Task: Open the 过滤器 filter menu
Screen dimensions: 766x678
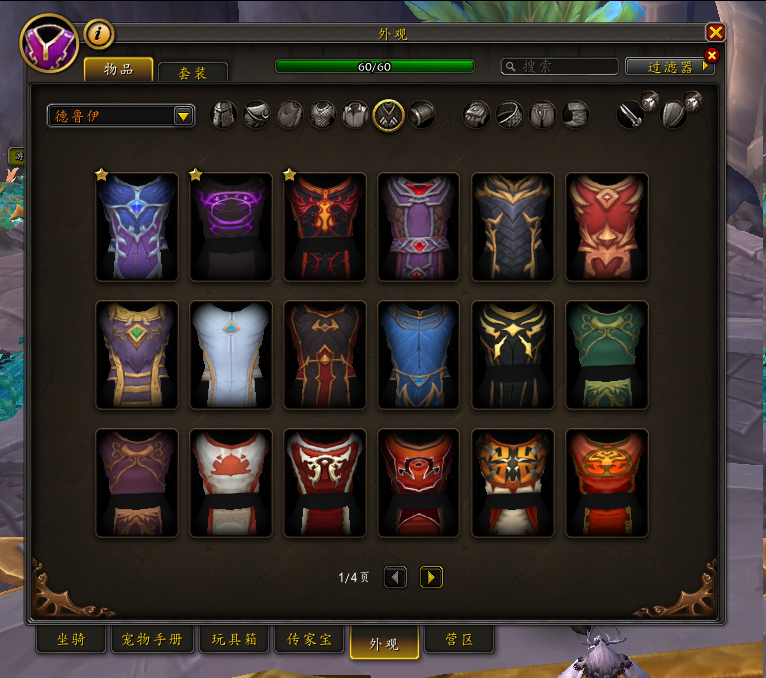Action: 670,67
